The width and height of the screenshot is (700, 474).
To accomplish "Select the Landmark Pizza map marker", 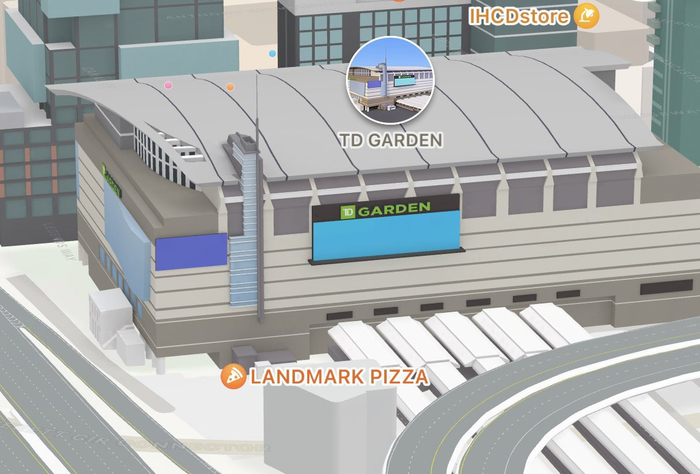I will (234, 377).
